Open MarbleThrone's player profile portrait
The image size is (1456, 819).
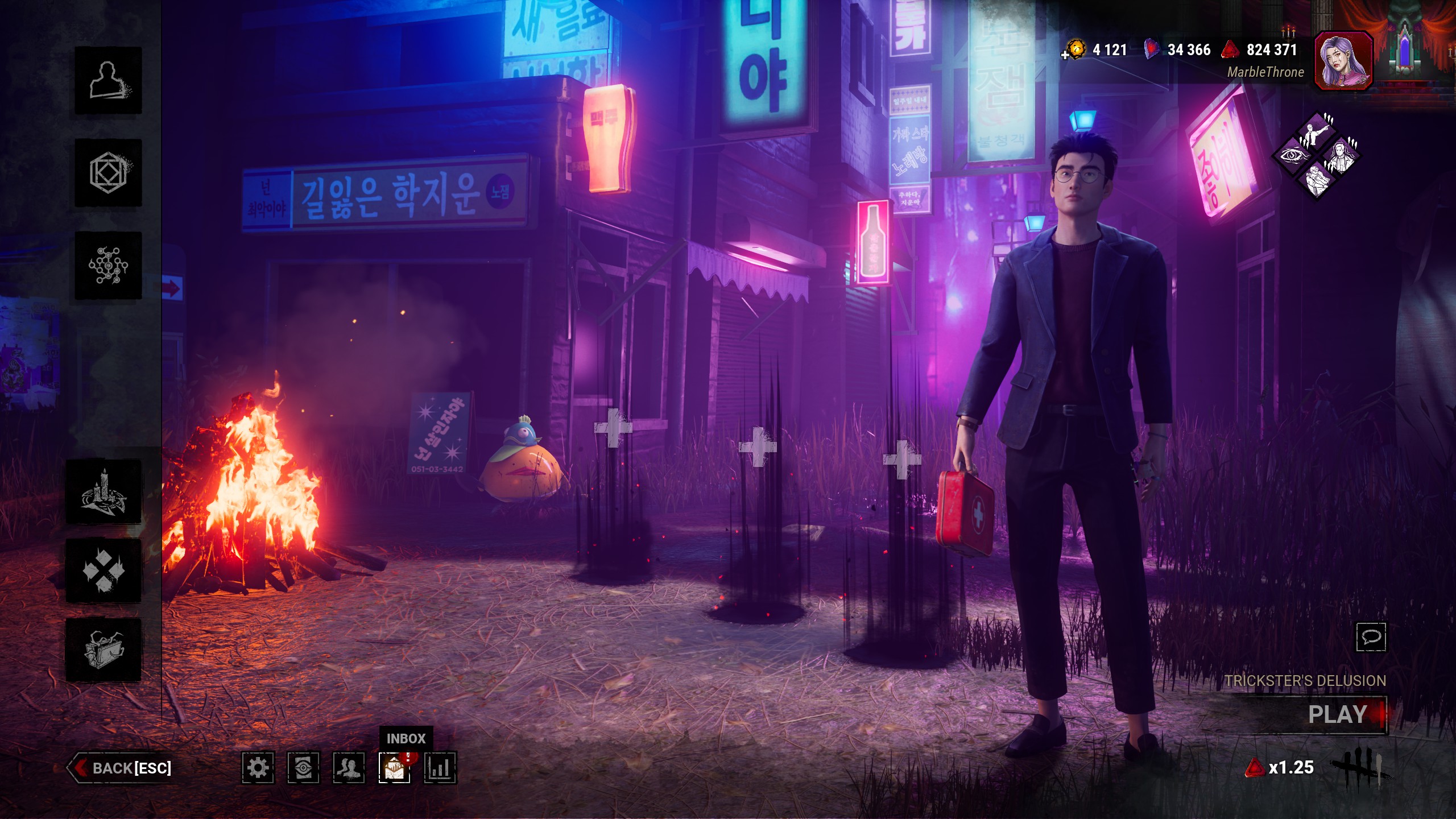point(1343,60)
